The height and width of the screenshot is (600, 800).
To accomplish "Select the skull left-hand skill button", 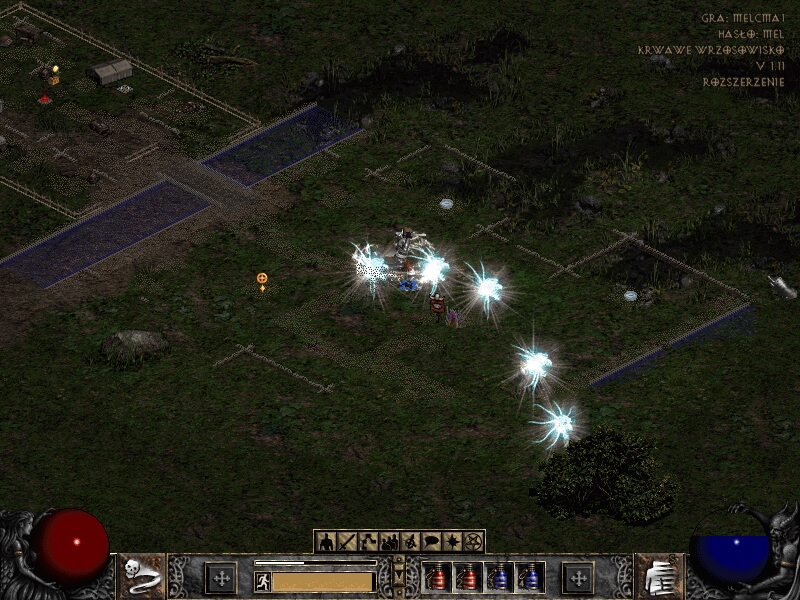I will [141, 577].
